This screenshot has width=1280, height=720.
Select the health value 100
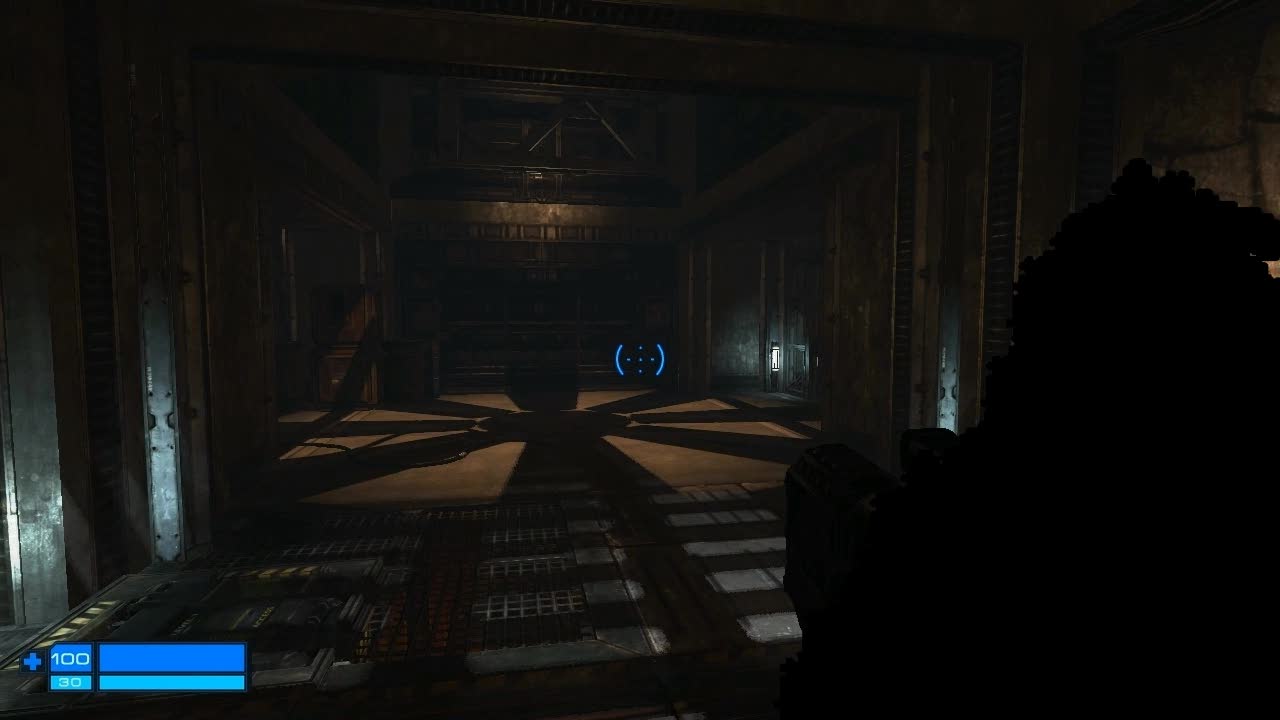72,659
